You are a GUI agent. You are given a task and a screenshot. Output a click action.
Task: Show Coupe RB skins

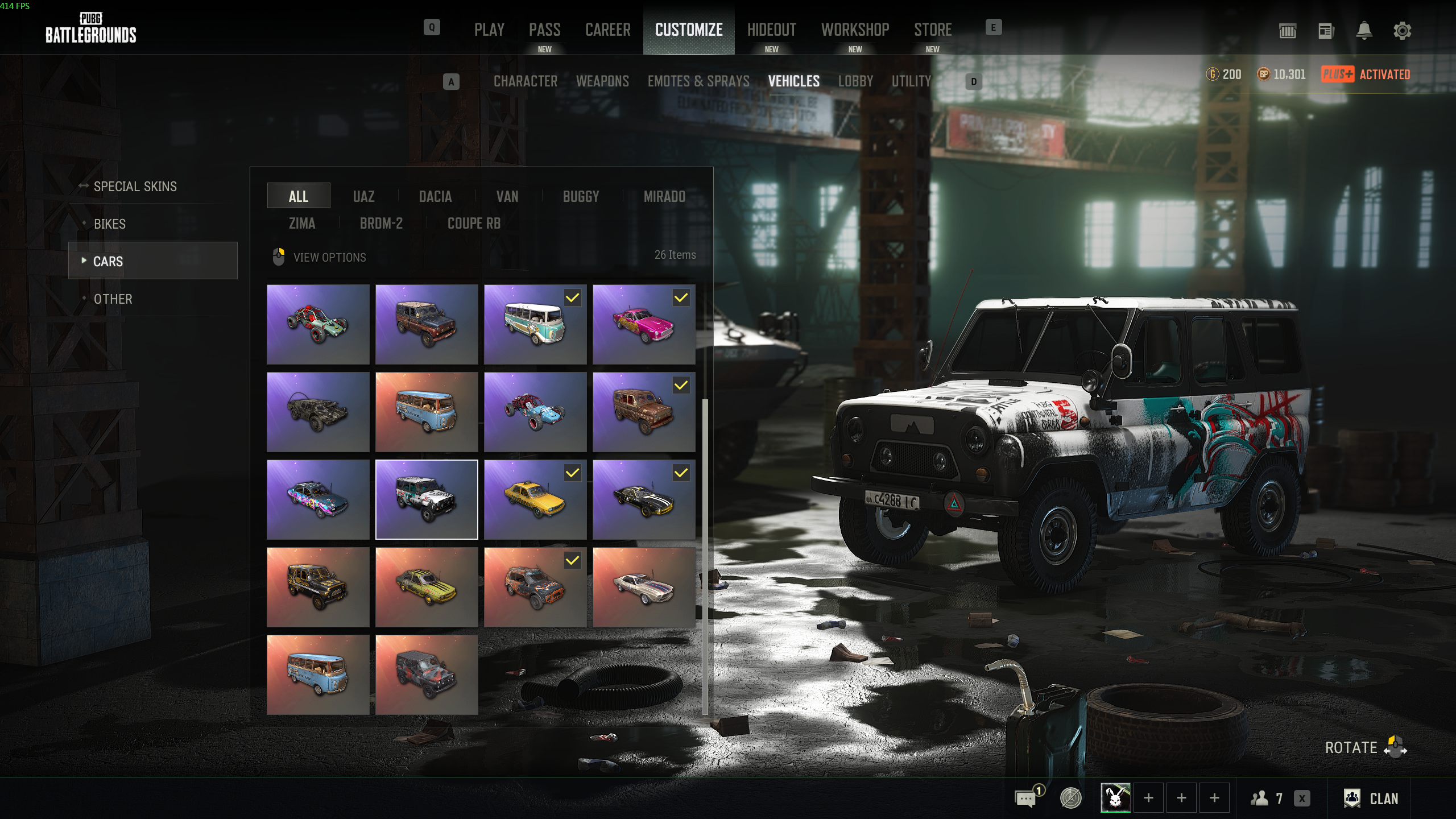474,224
